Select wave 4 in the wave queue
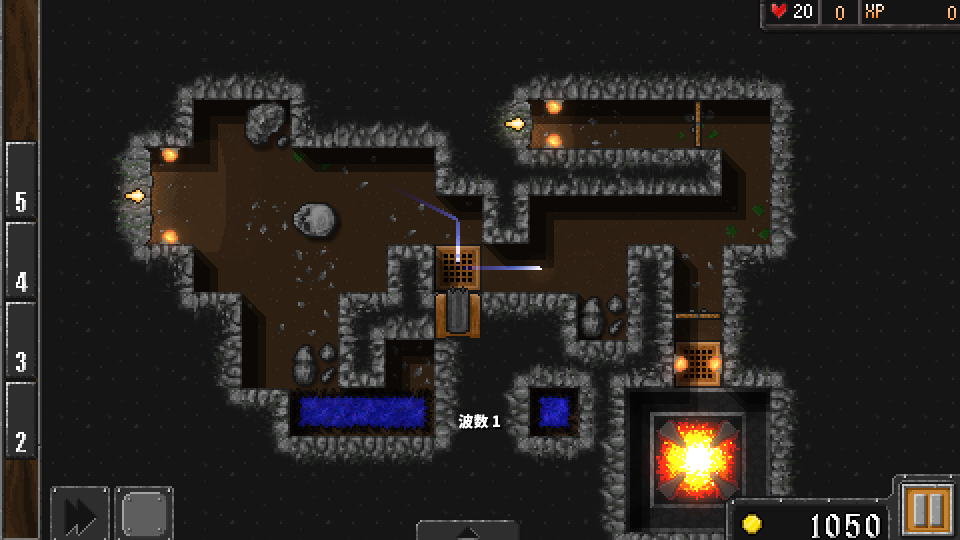The height and width of the screenshot is (540, 960). click(x=21, y=270)
